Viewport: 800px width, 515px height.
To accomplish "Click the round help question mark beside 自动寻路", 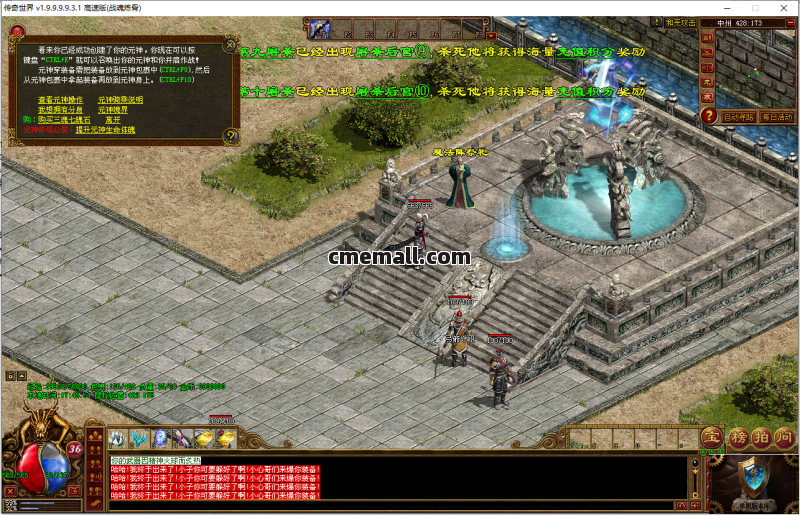I will (709, 116).
